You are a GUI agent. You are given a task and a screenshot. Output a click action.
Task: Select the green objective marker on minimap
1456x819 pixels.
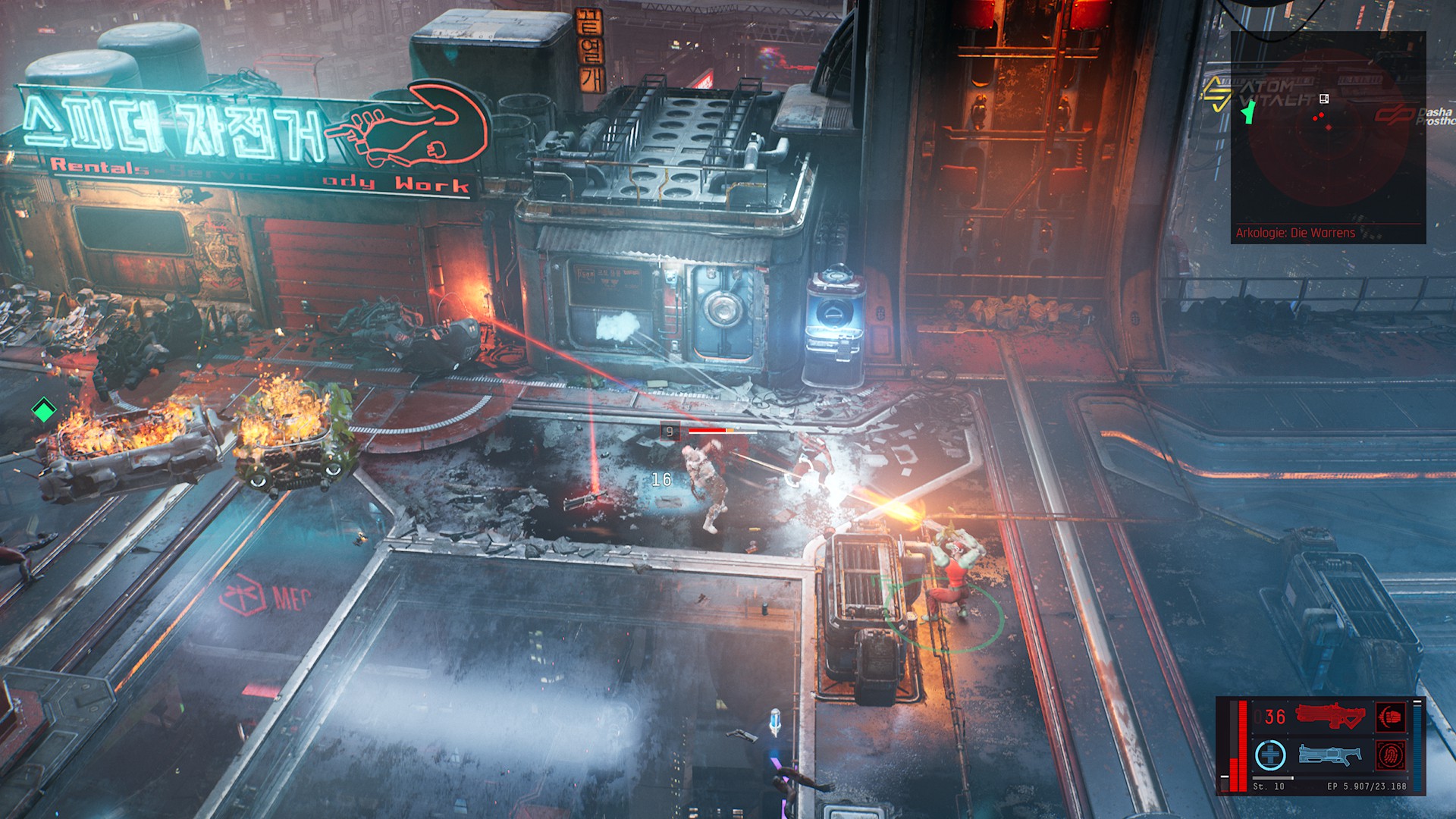[1247, 112]
